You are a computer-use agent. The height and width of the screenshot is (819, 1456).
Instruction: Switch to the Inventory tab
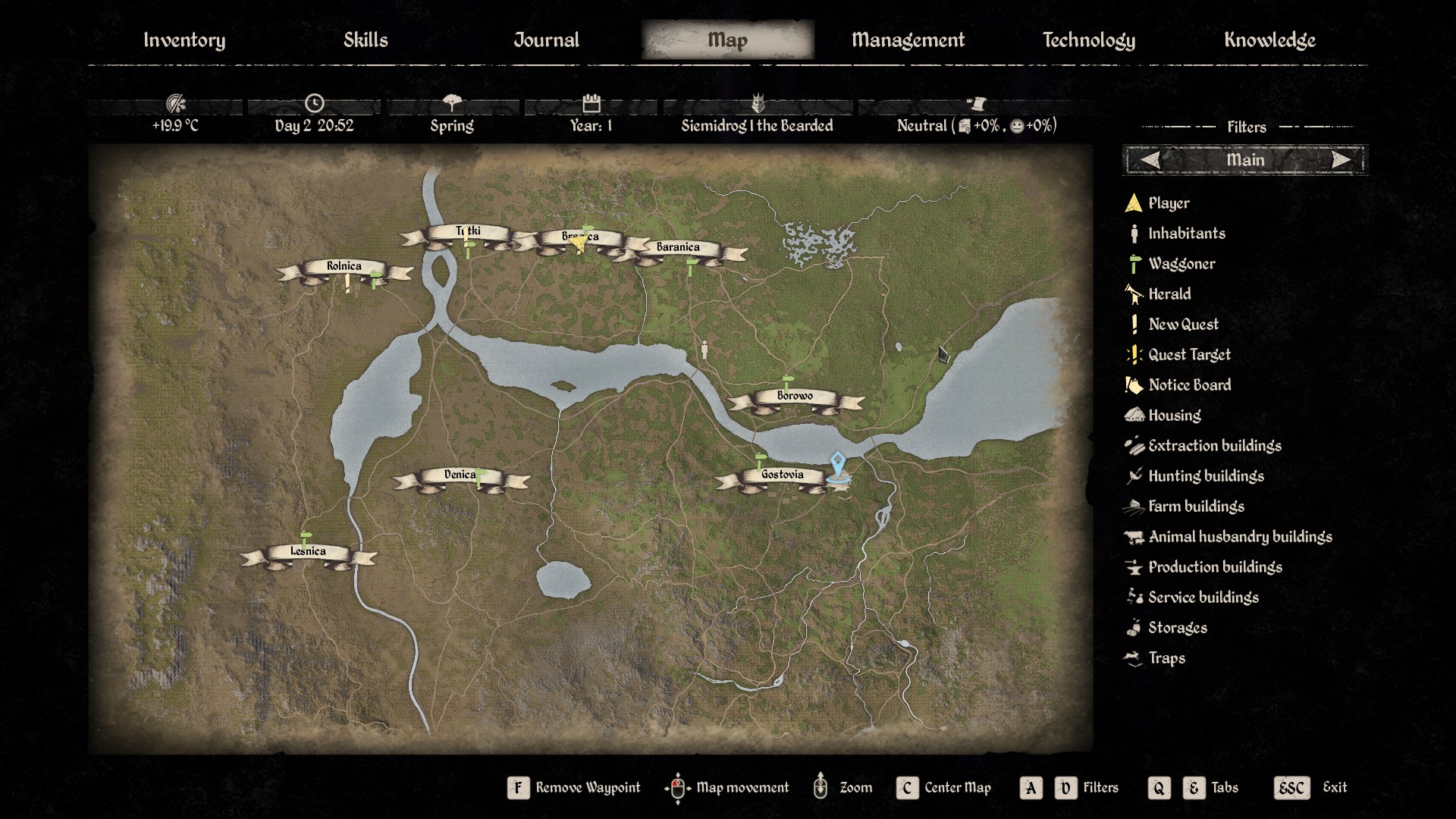[x=184, y=40]
